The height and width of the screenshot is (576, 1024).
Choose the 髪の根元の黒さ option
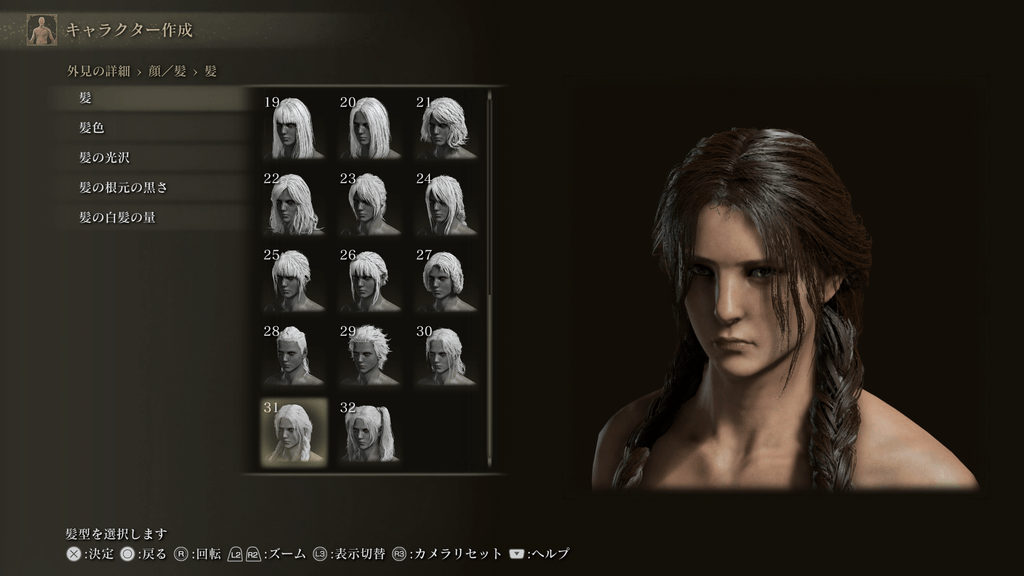click(x=150, y=187)
